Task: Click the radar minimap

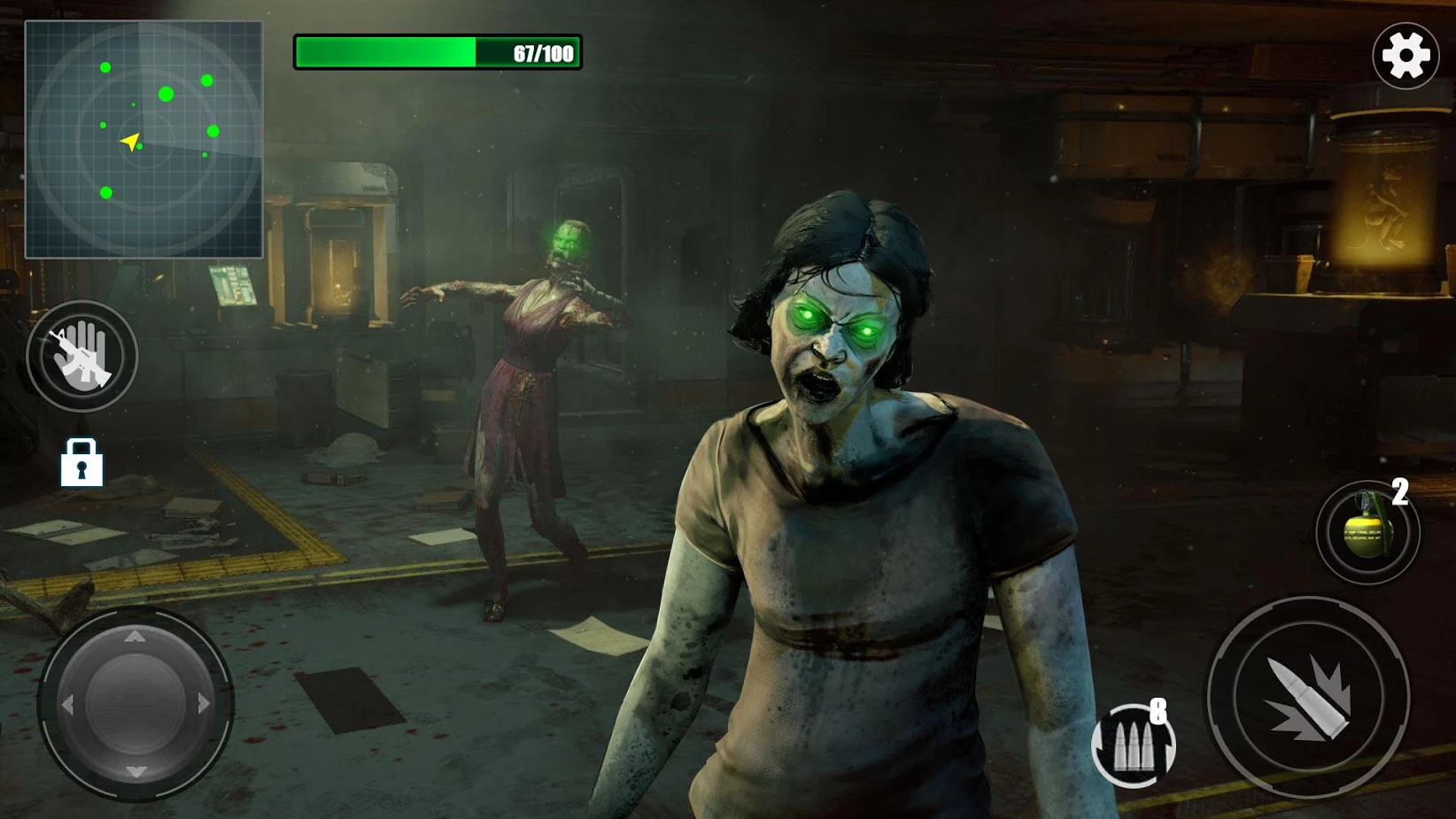Action: click(143, 140)
